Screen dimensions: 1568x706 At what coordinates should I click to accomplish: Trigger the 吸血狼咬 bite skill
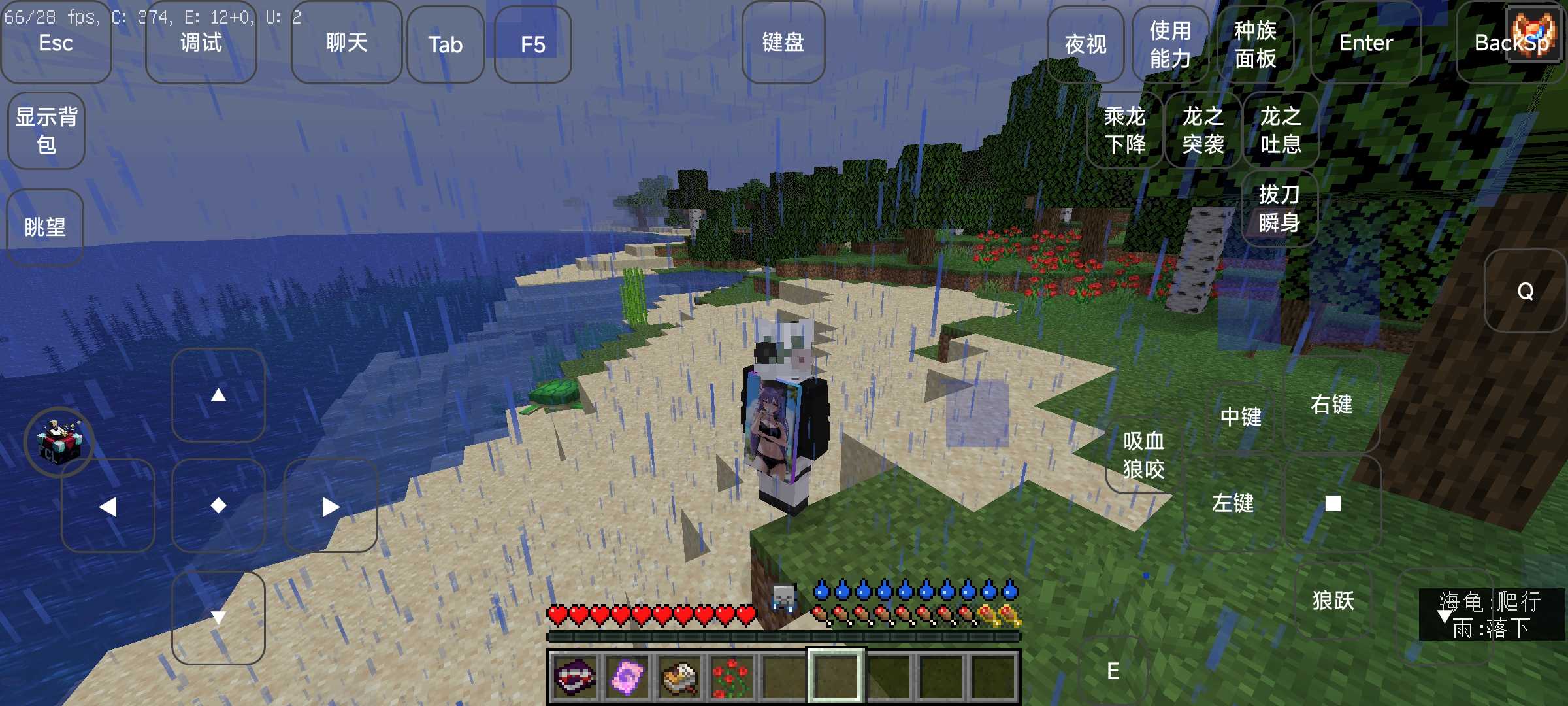[1143, 455]
